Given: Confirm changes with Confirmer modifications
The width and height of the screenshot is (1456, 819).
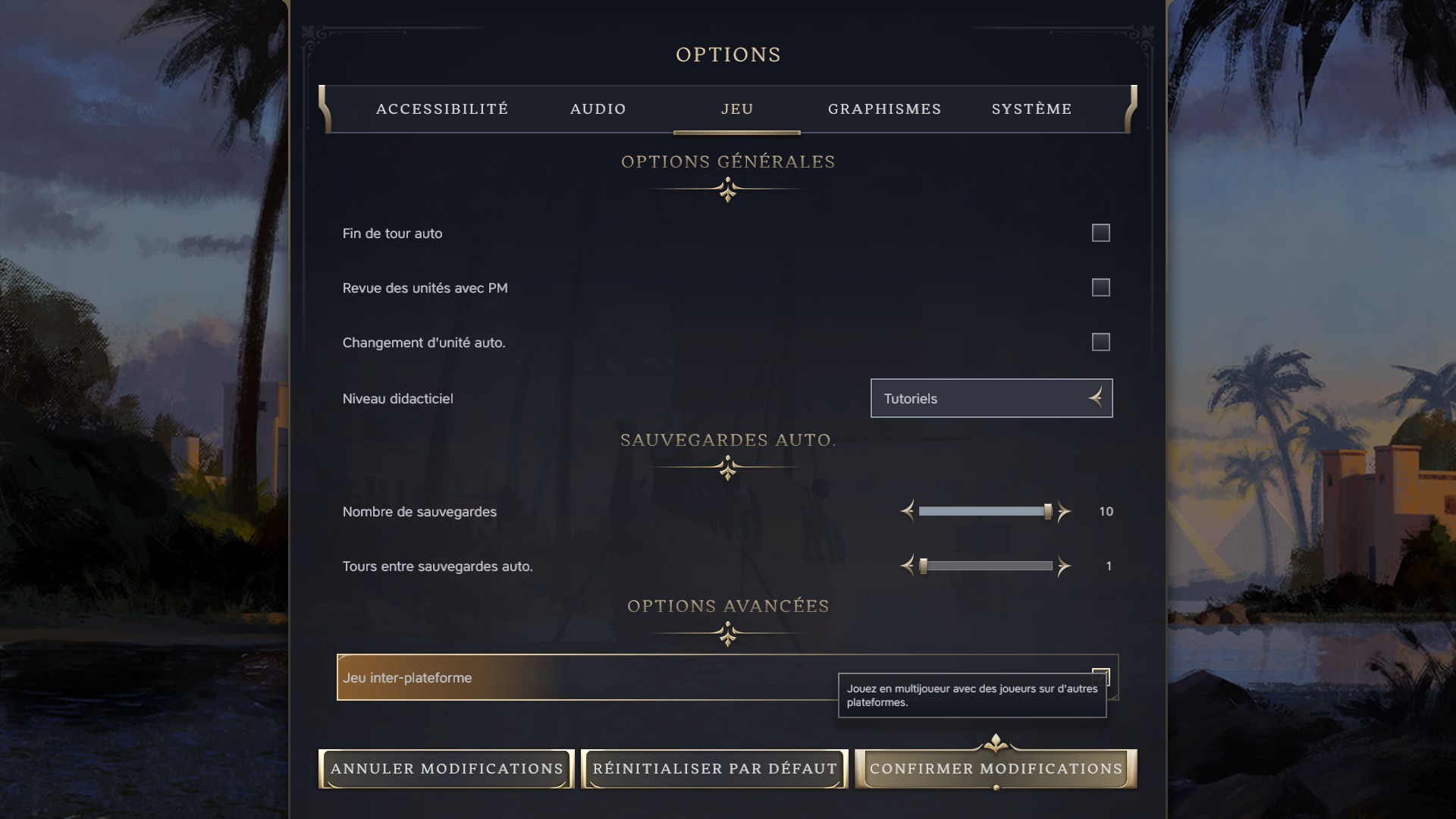Looking at the screenshot, I should [996, 768].
